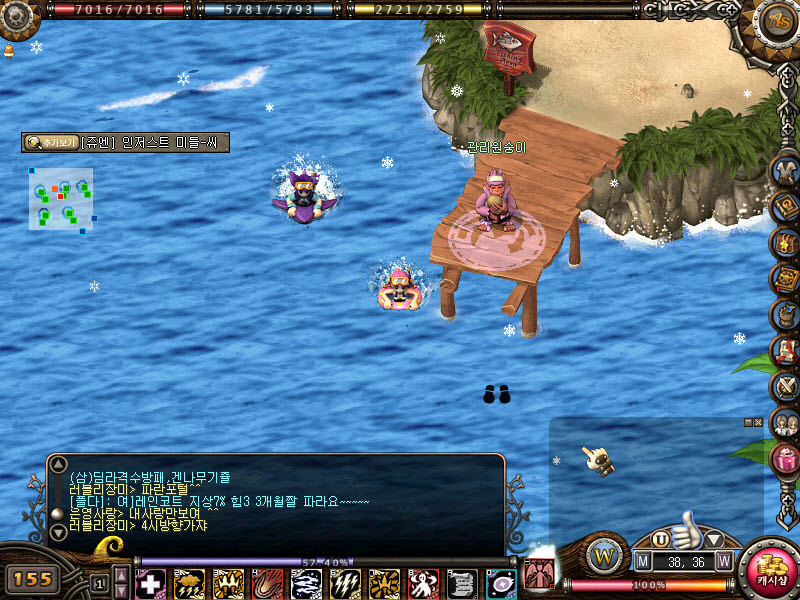
Task: Click the round compass emblem button
Action: (776, 18)
